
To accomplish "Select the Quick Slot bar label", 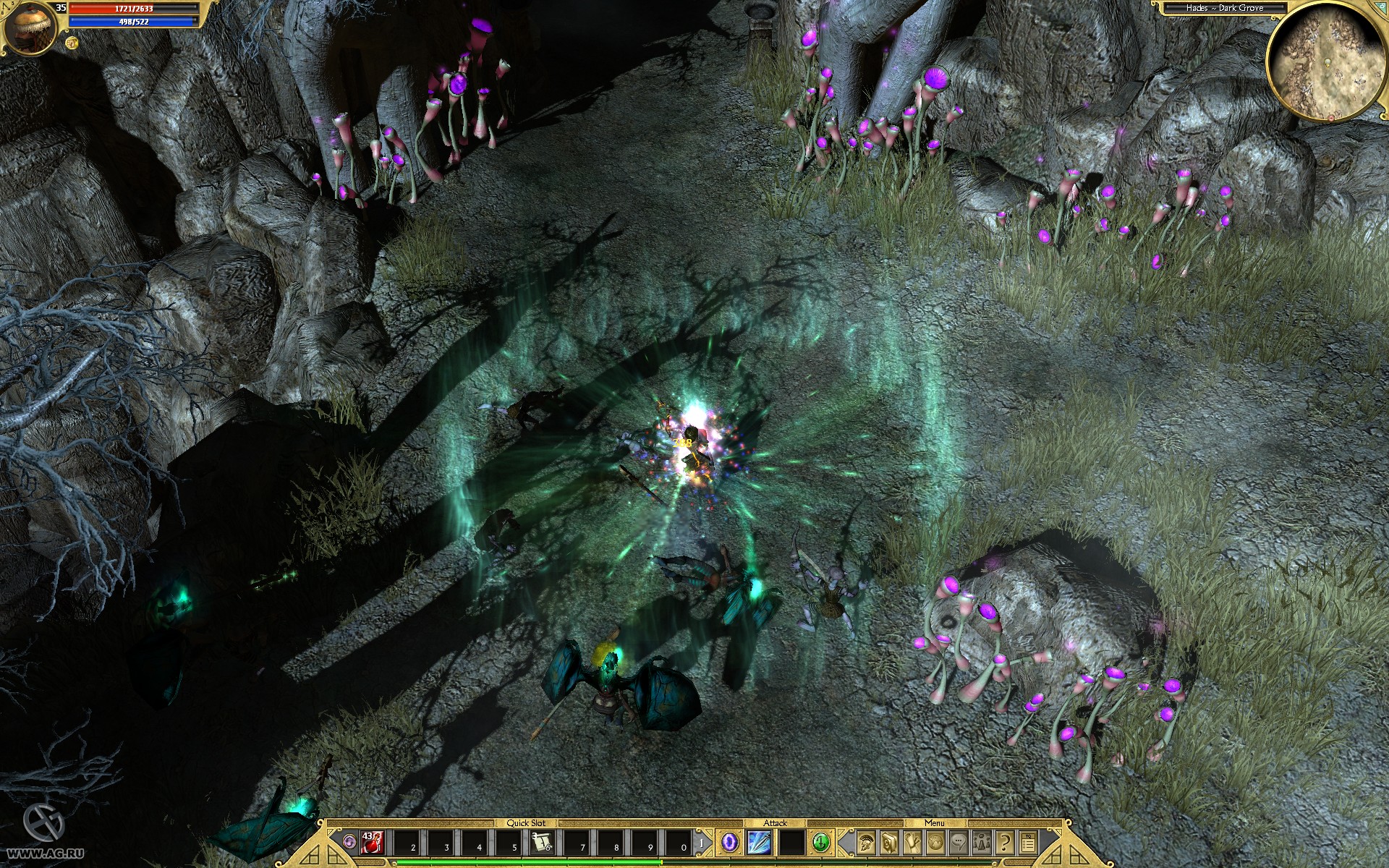I will click(526, 822).
